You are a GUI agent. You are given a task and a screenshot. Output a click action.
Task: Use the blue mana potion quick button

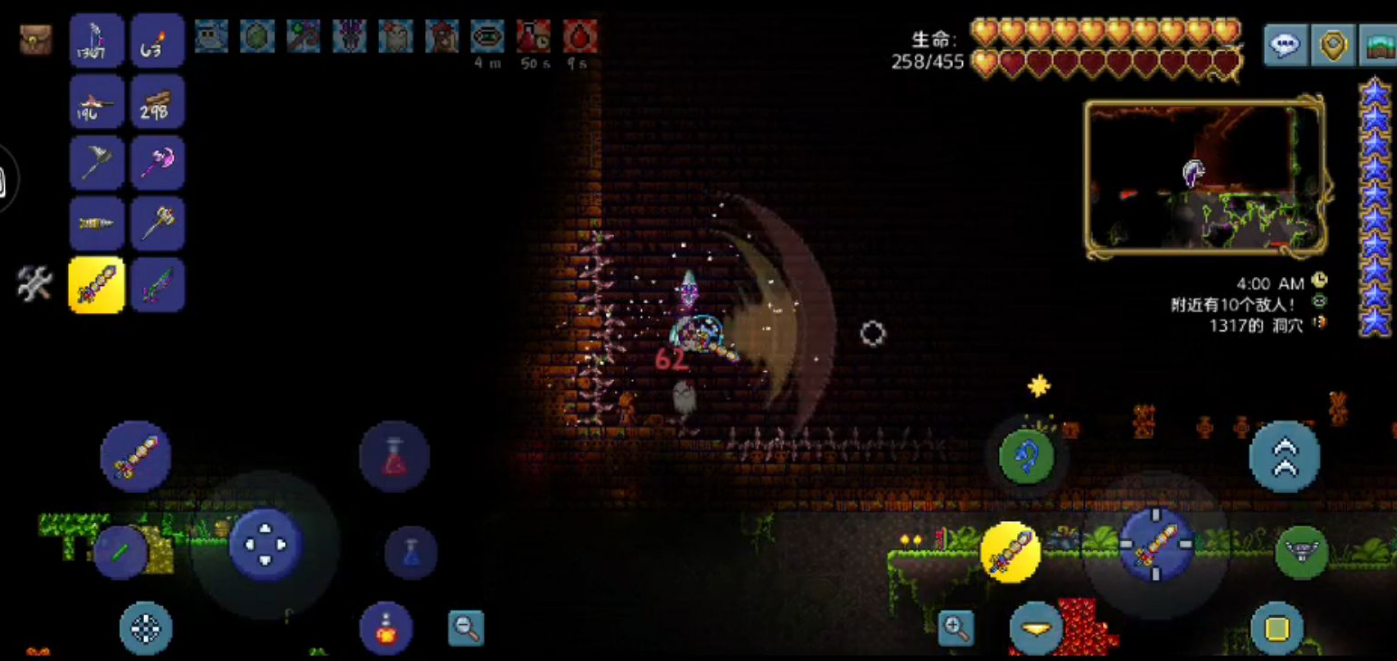(411, 552)
